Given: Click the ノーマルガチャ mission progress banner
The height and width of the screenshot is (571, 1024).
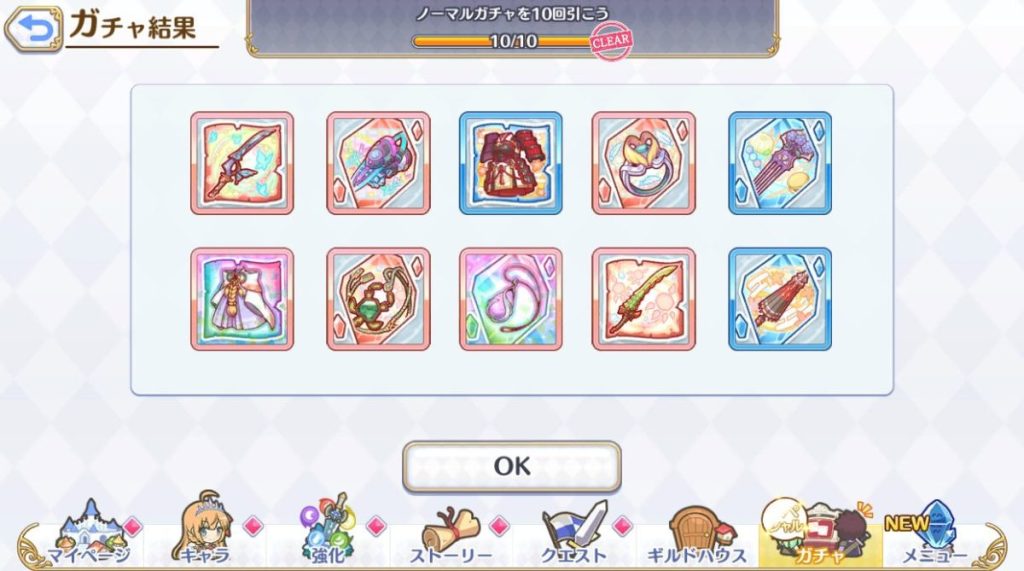Looking at the screenshot, I should tap(511, 28).
